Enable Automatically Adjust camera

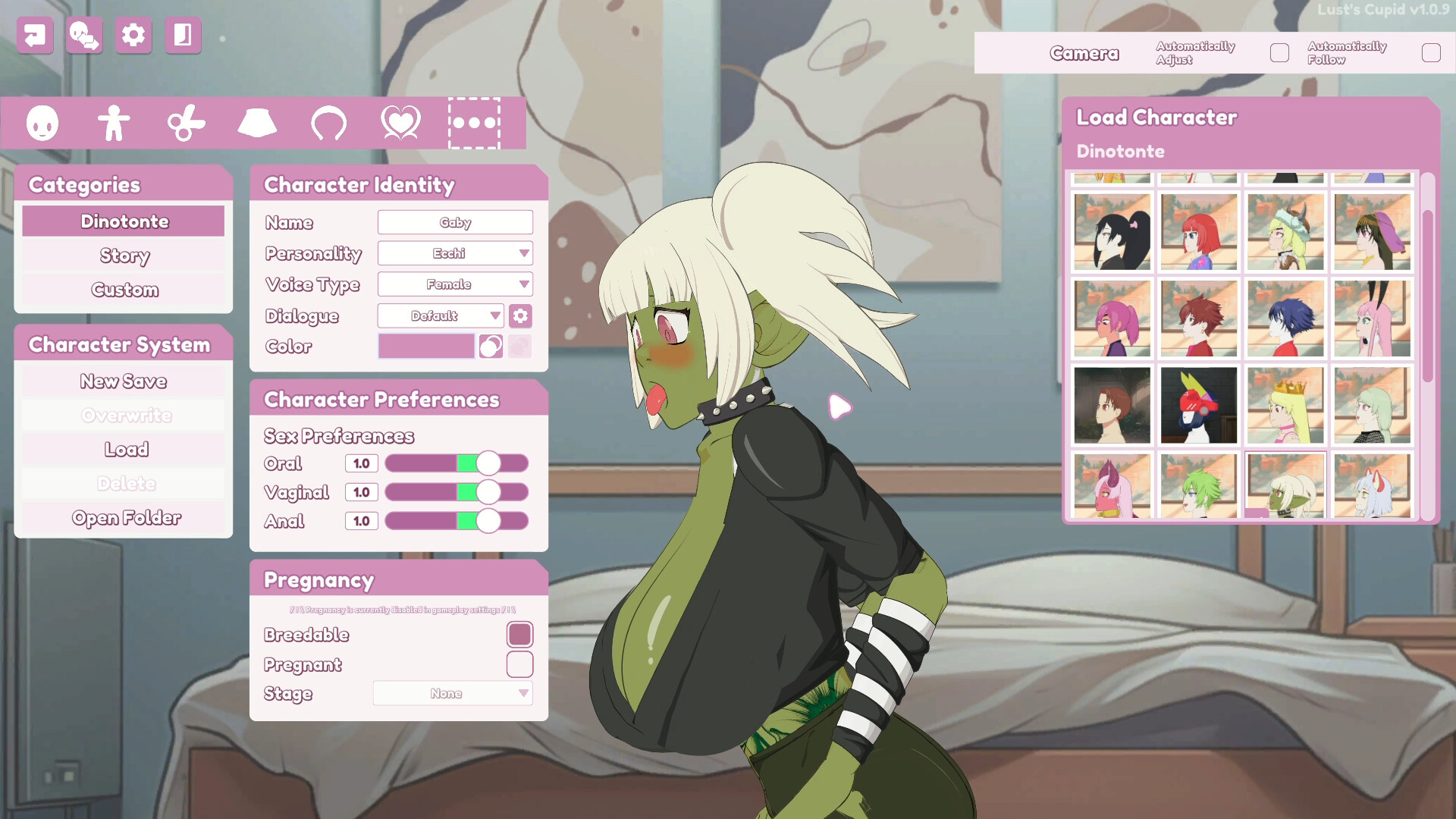pos(1279,53)
